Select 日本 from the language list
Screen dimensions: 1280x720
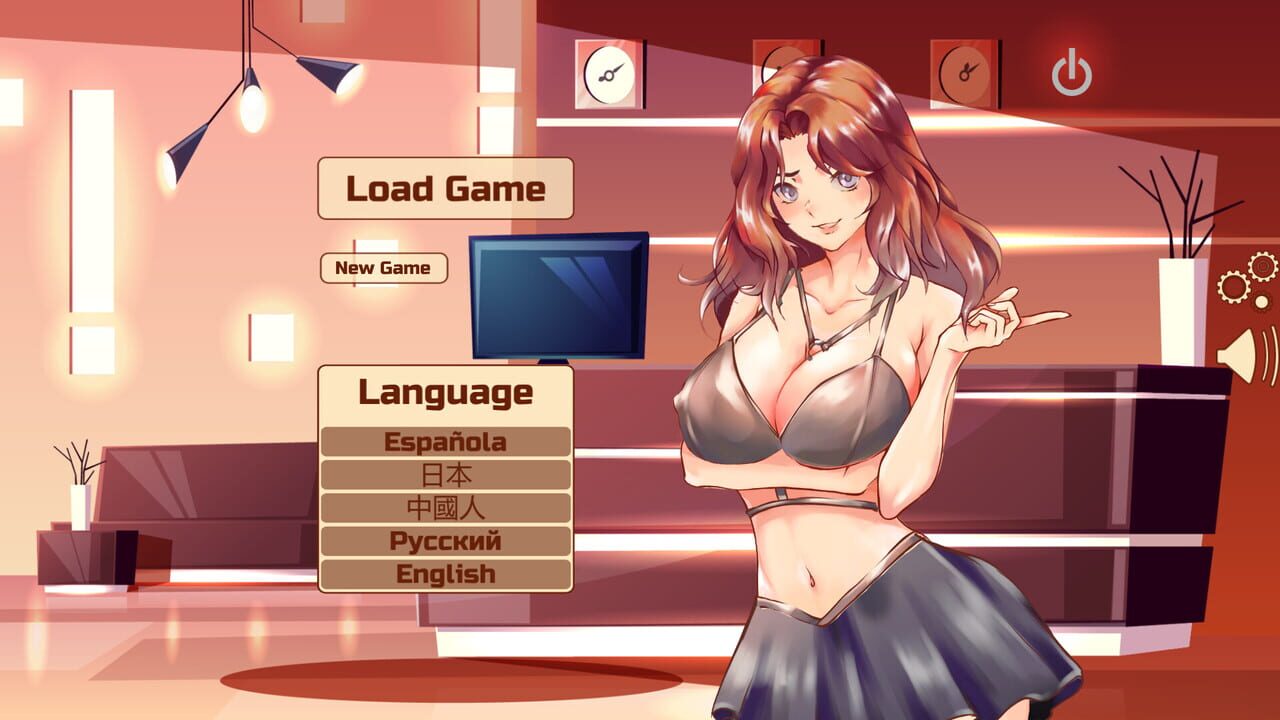445,474
